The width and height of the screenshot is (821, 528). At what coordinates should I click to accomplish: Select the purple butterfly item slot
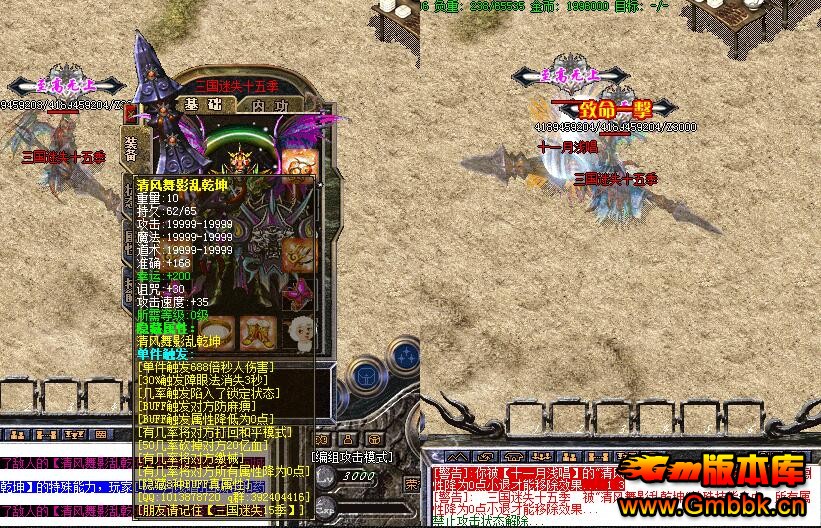(x=300, y=294)
